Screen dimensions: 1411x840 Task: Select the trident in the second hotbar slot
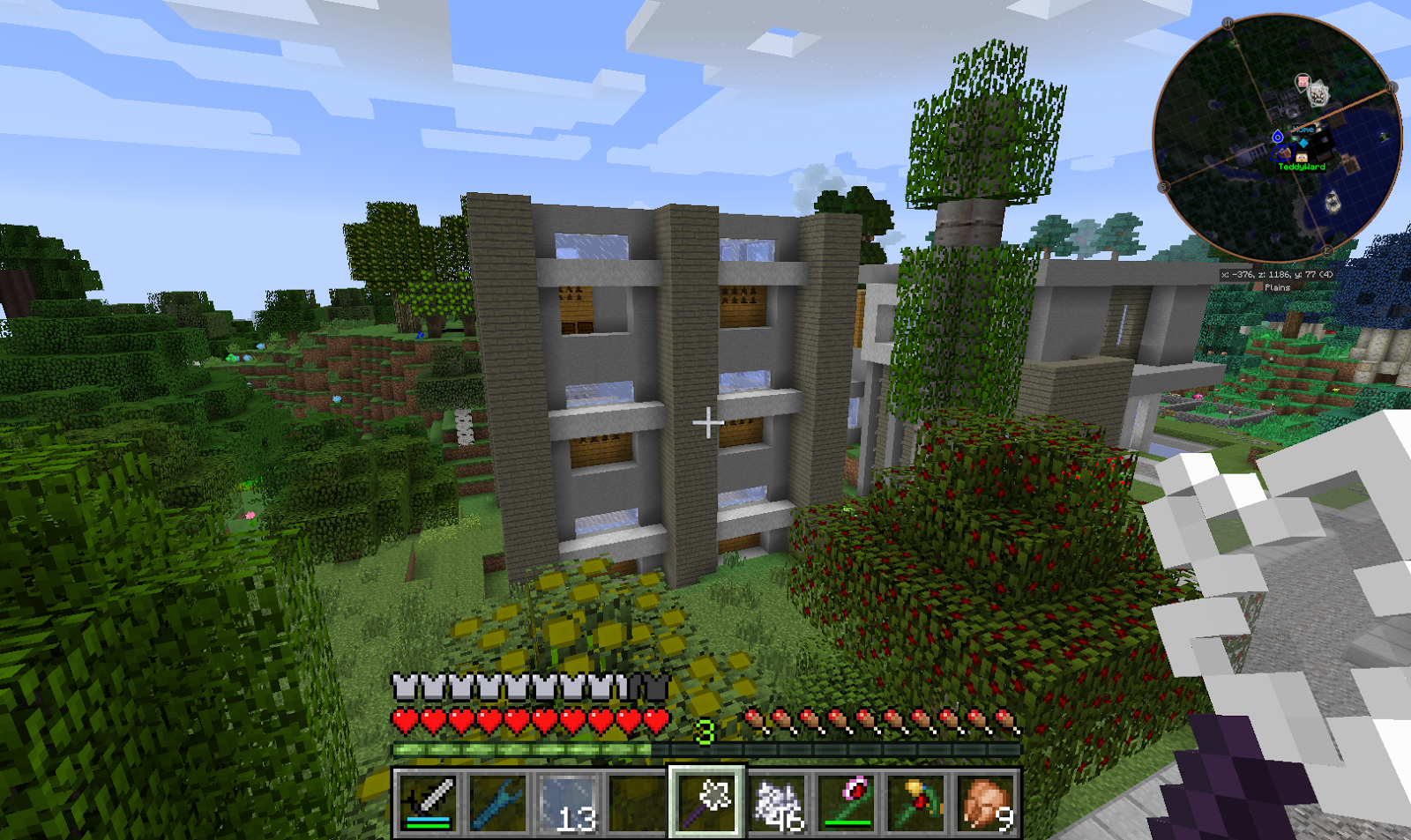tap(499, 804)
